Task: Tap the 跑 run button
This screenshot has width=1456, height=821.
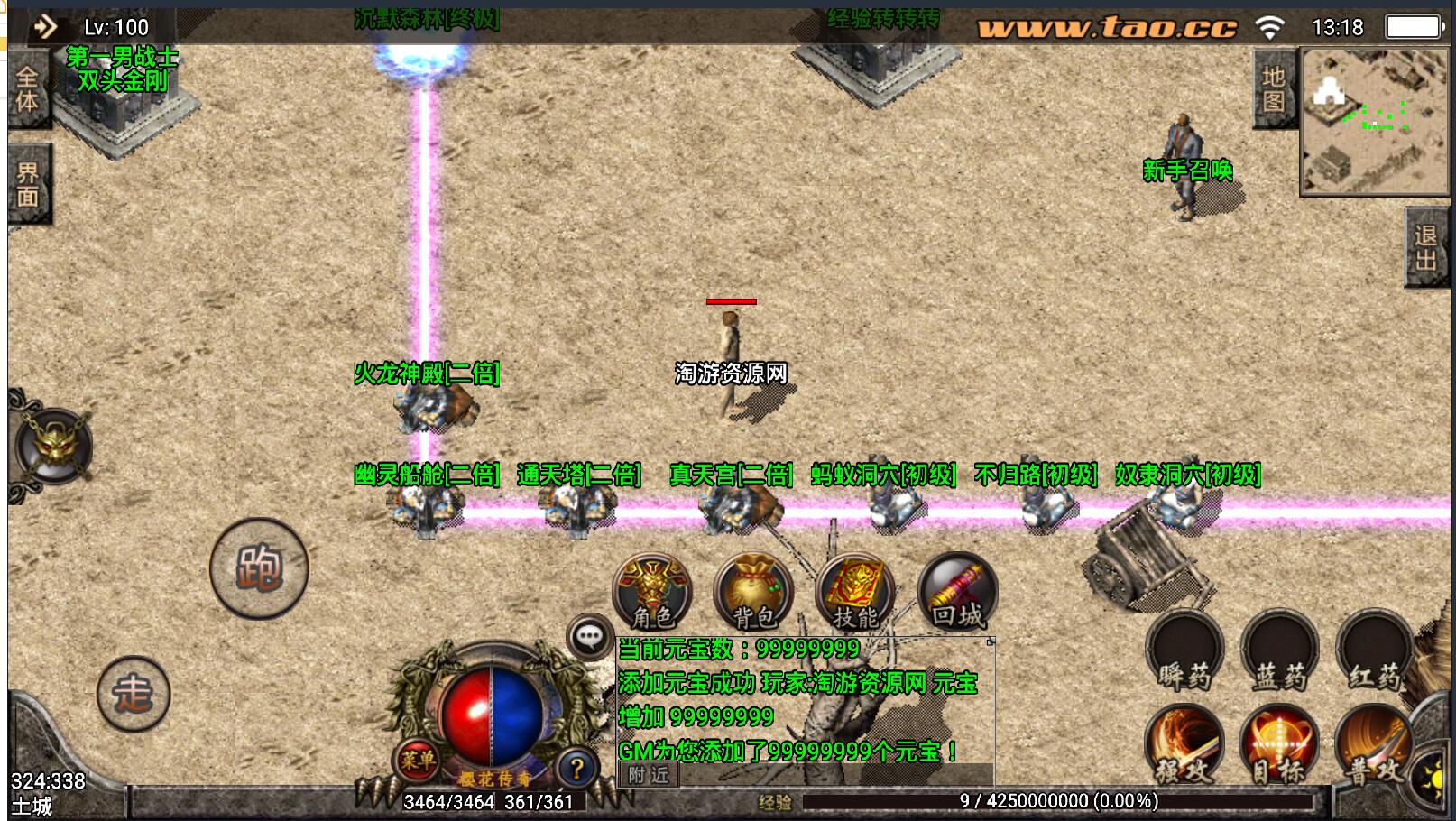Action: click(259, 568)
